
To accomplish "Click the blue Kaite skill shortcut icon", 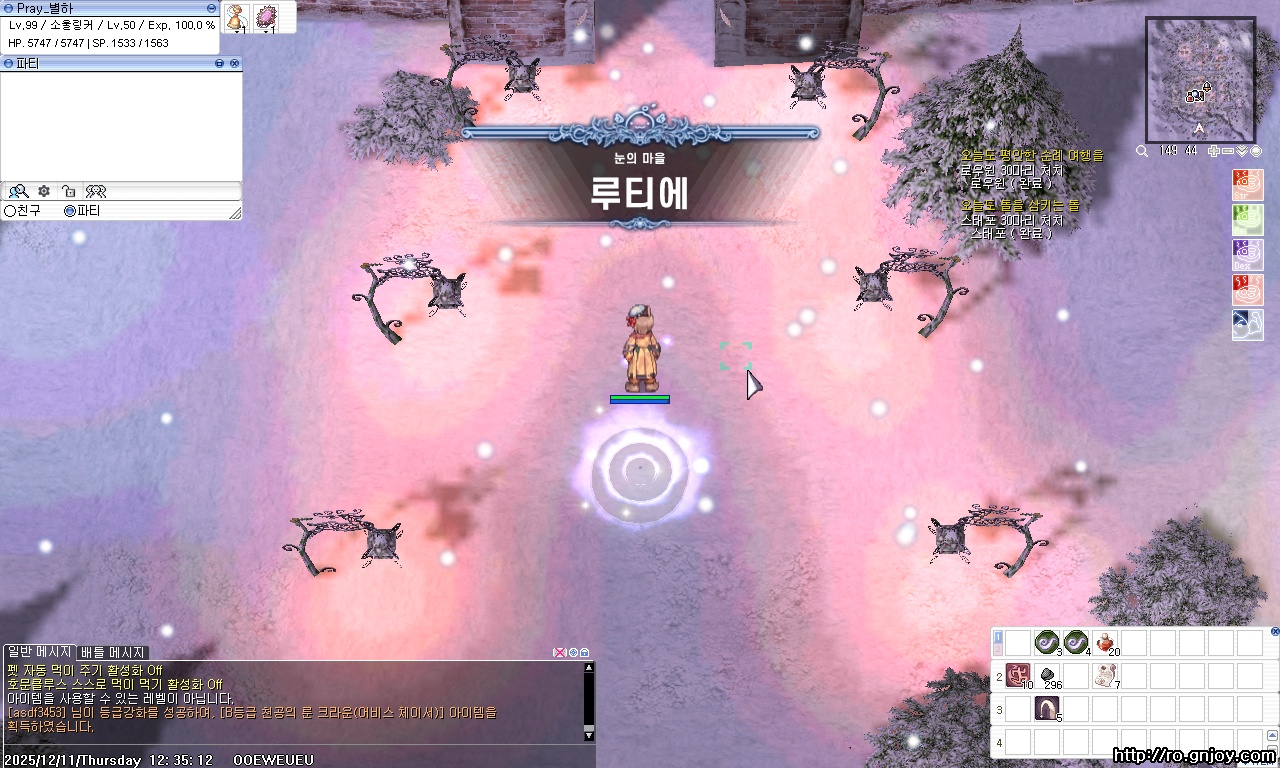I will point(1248,325).
